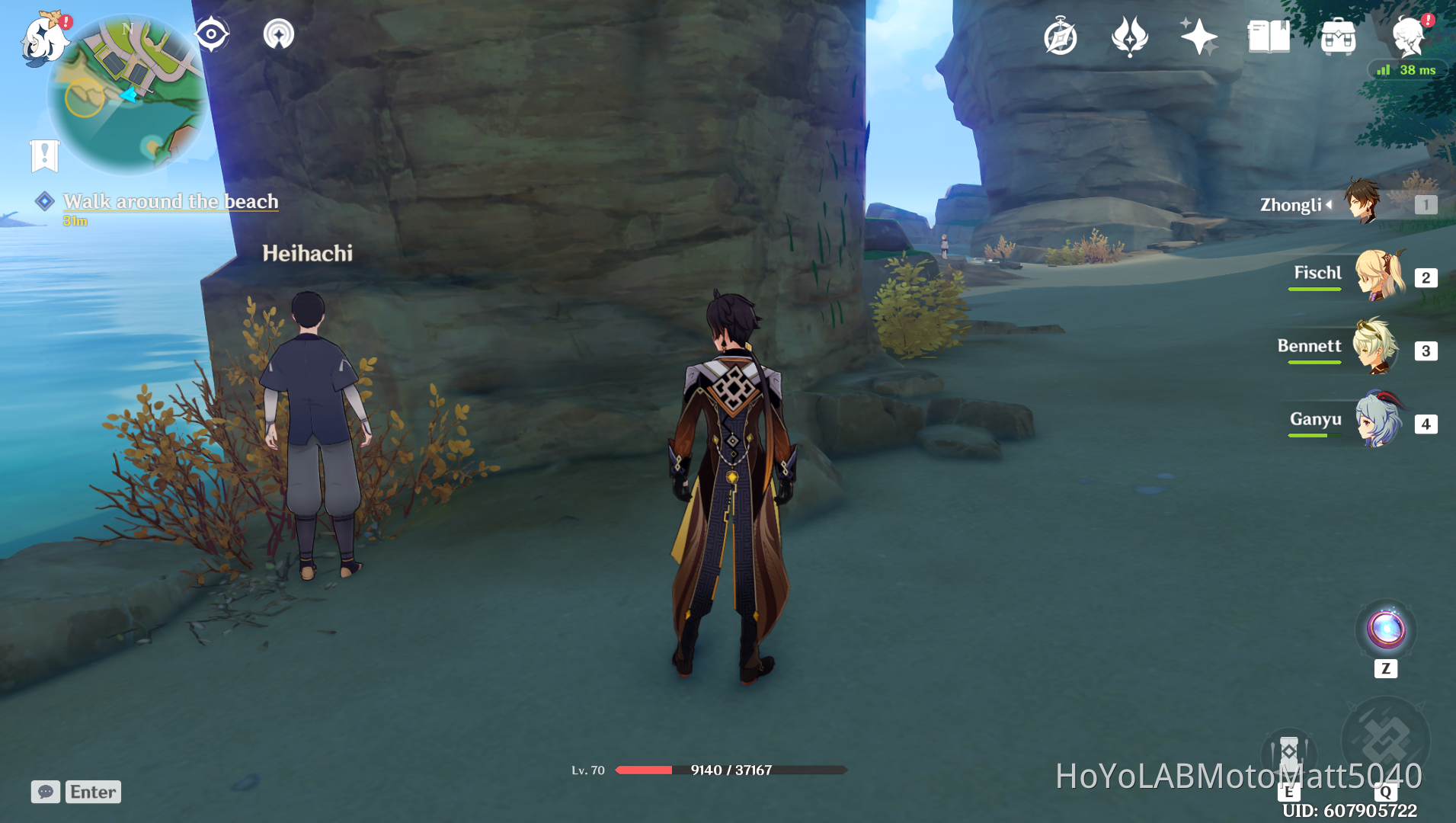
Task: Click the speech bubble chat icon
Action: coord(46,792)
